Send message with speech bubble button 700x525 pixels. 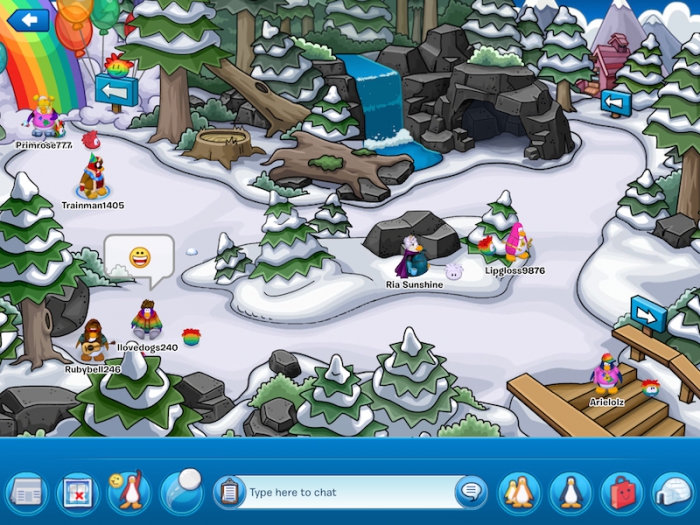(470, 492)
